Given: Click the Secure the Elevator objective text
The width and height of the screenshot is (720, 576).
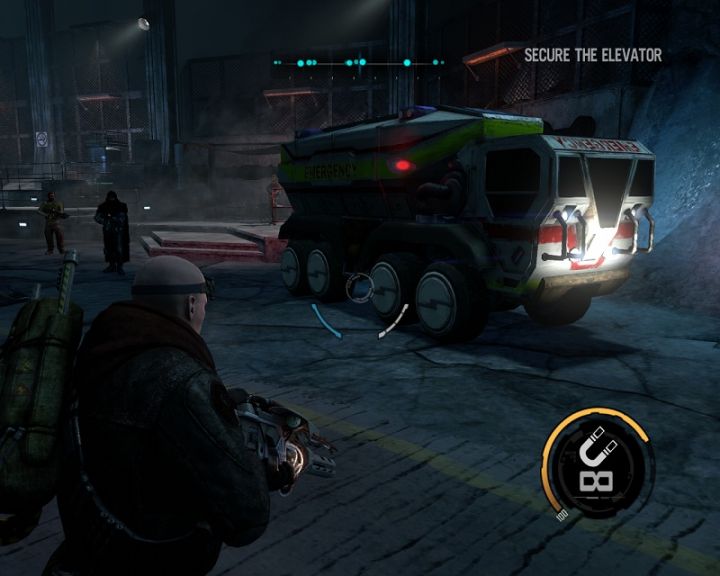Looking at the screenshot, I should 593,56.
